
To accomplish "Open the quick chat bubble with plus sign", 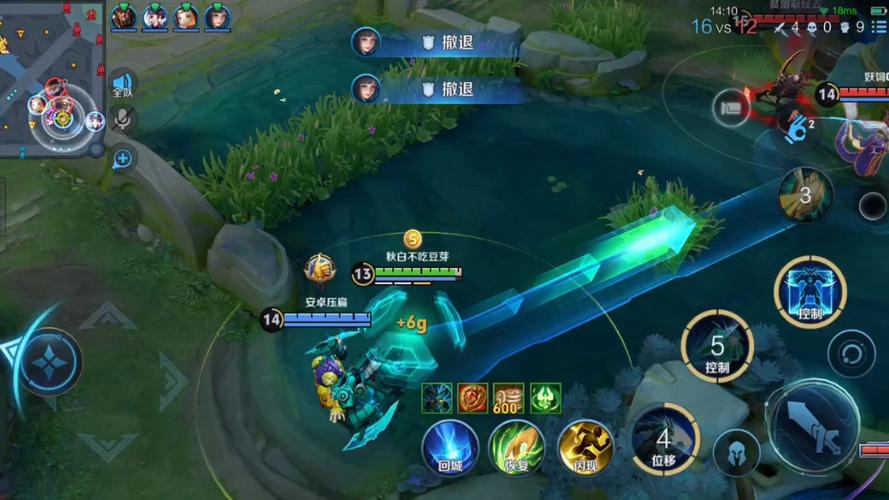I will pyautogui.click(x=122, y=158).
